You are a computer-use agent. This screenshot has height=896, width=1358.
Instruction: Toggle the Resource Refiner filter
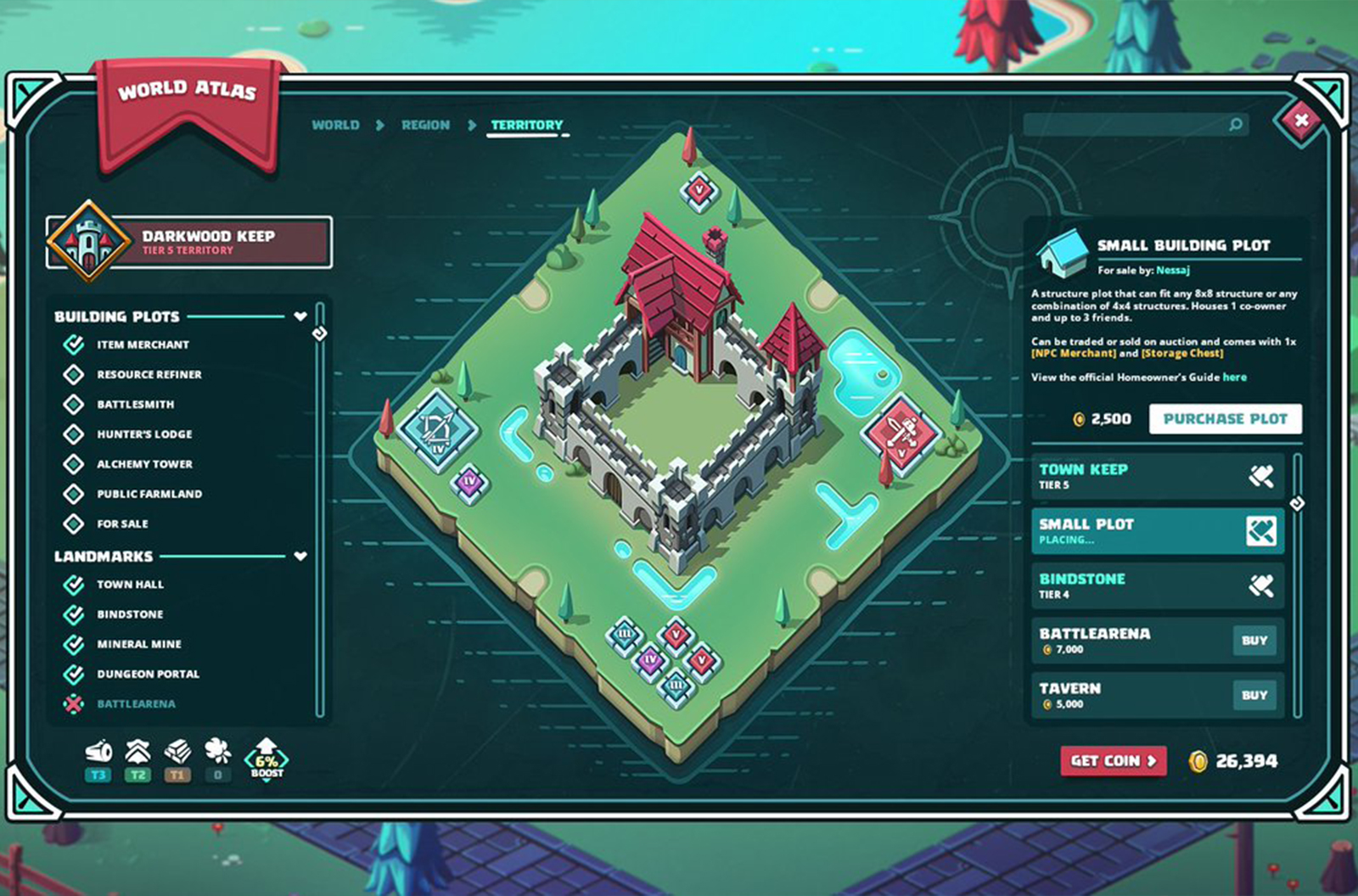pos(74,374)
